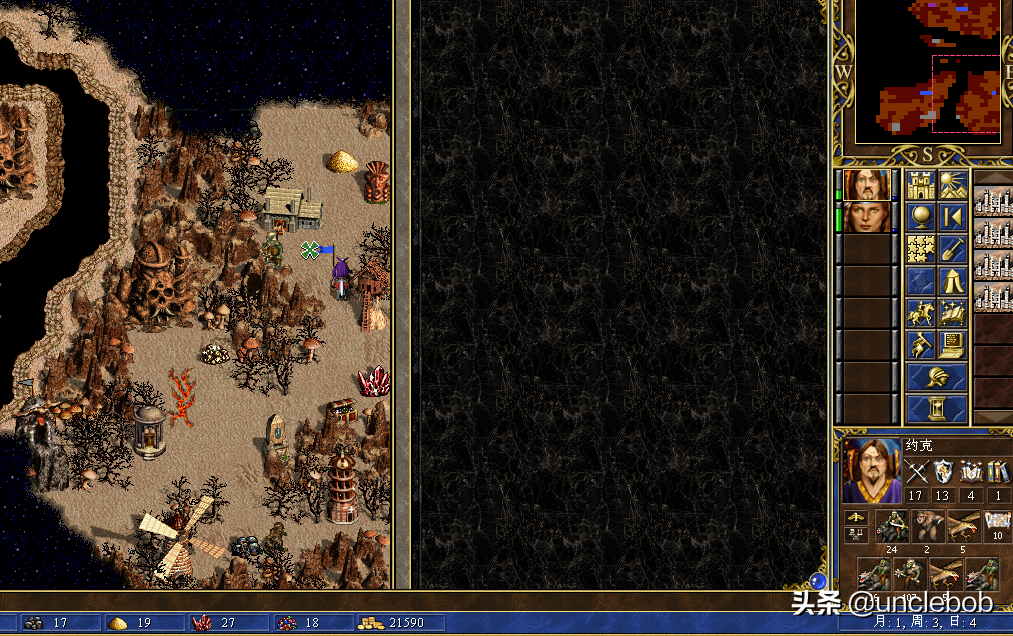Select the red-haired female hero portrait
1013x636 pixels.
[x=867, y=217]
